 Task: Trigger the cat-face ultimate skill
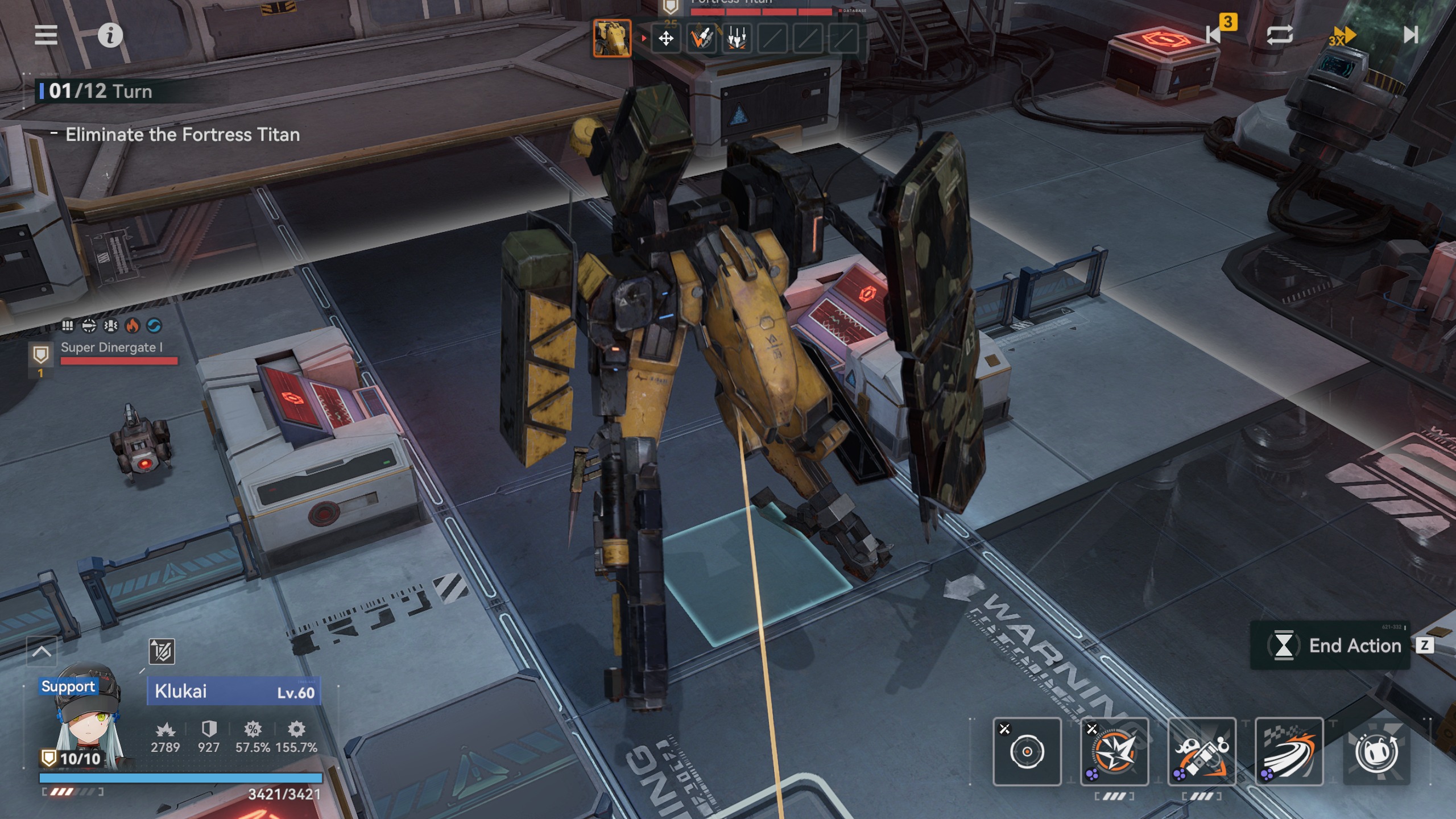(x=1376, y=752)
